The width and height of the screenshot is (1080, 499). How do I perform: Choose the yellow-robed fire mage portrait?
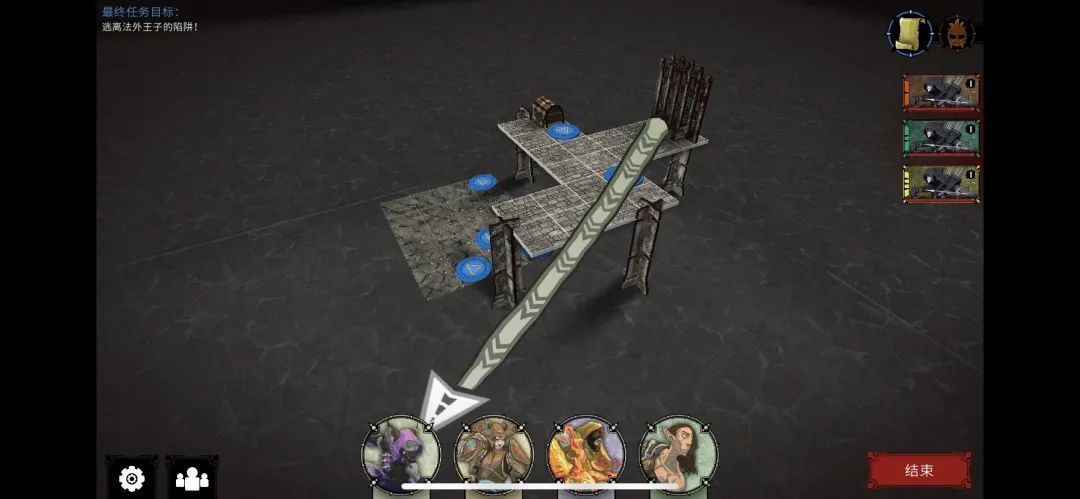click(x=586, y=455)
